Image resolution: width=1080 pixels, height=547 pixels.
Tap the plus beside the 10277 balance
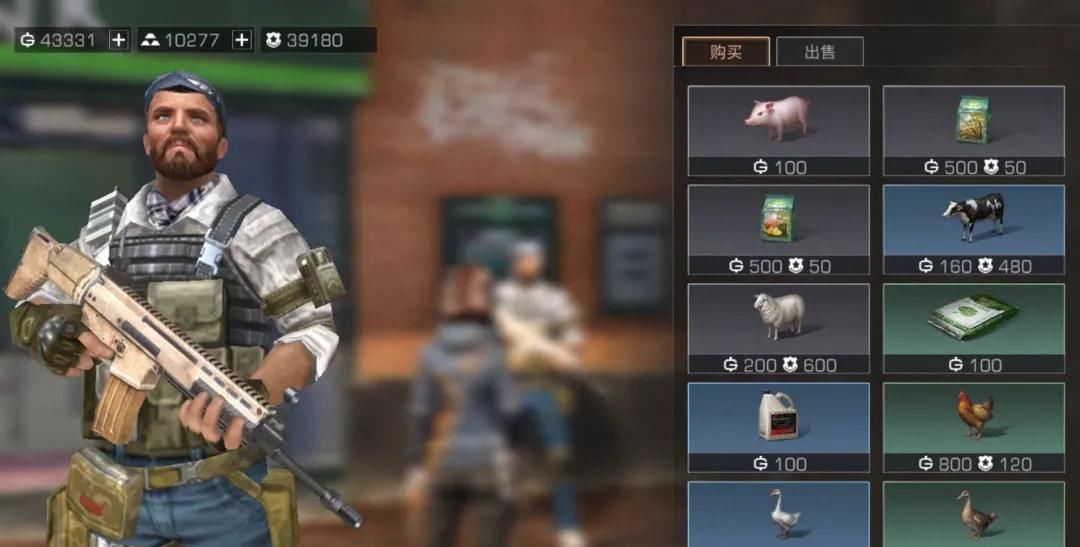click(x=242, y=40)
